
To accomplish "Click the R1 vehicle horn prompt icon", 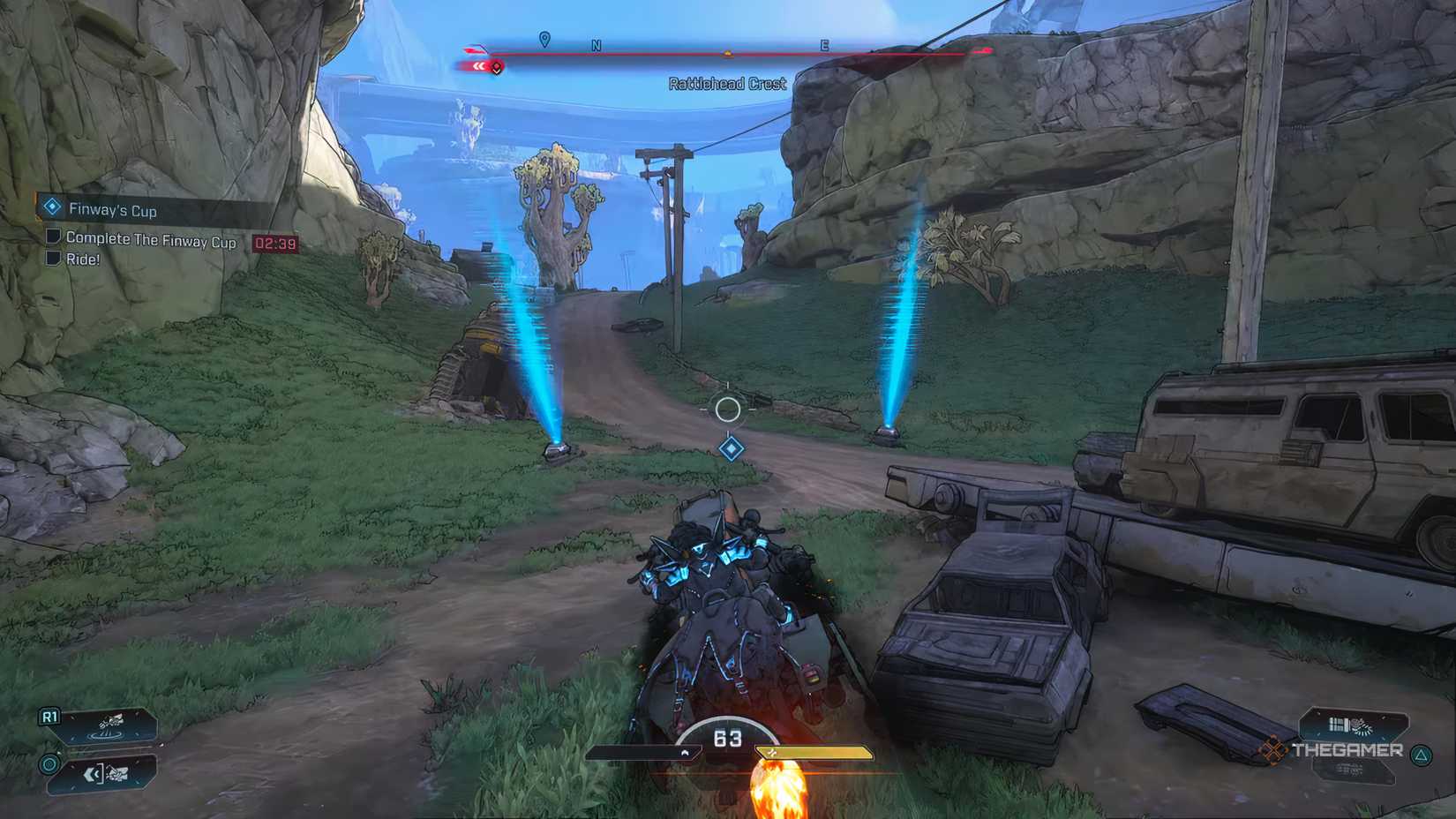I will coord(49,717).
